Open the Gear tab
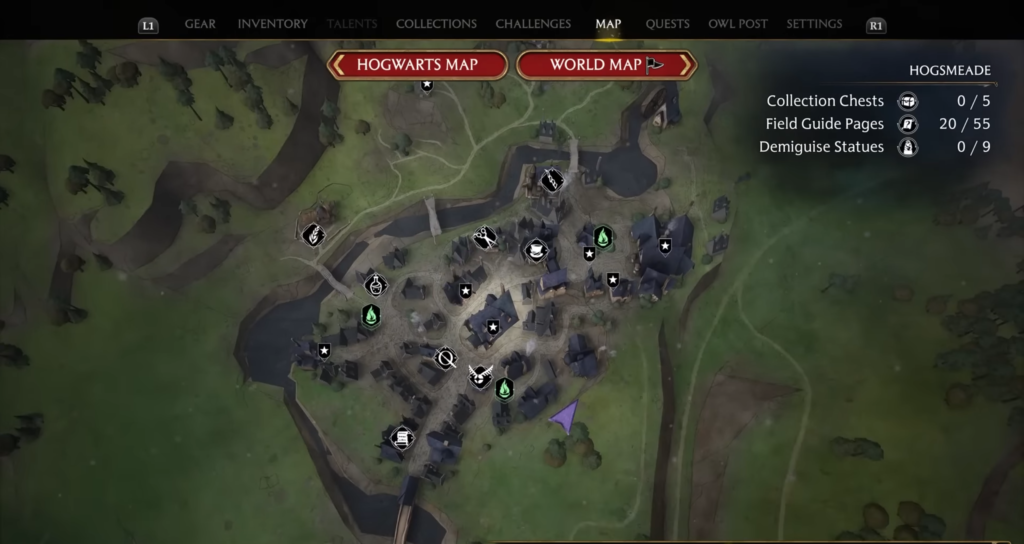Image resolution: width=1024 pixels, height=544 pixels. 200,24
